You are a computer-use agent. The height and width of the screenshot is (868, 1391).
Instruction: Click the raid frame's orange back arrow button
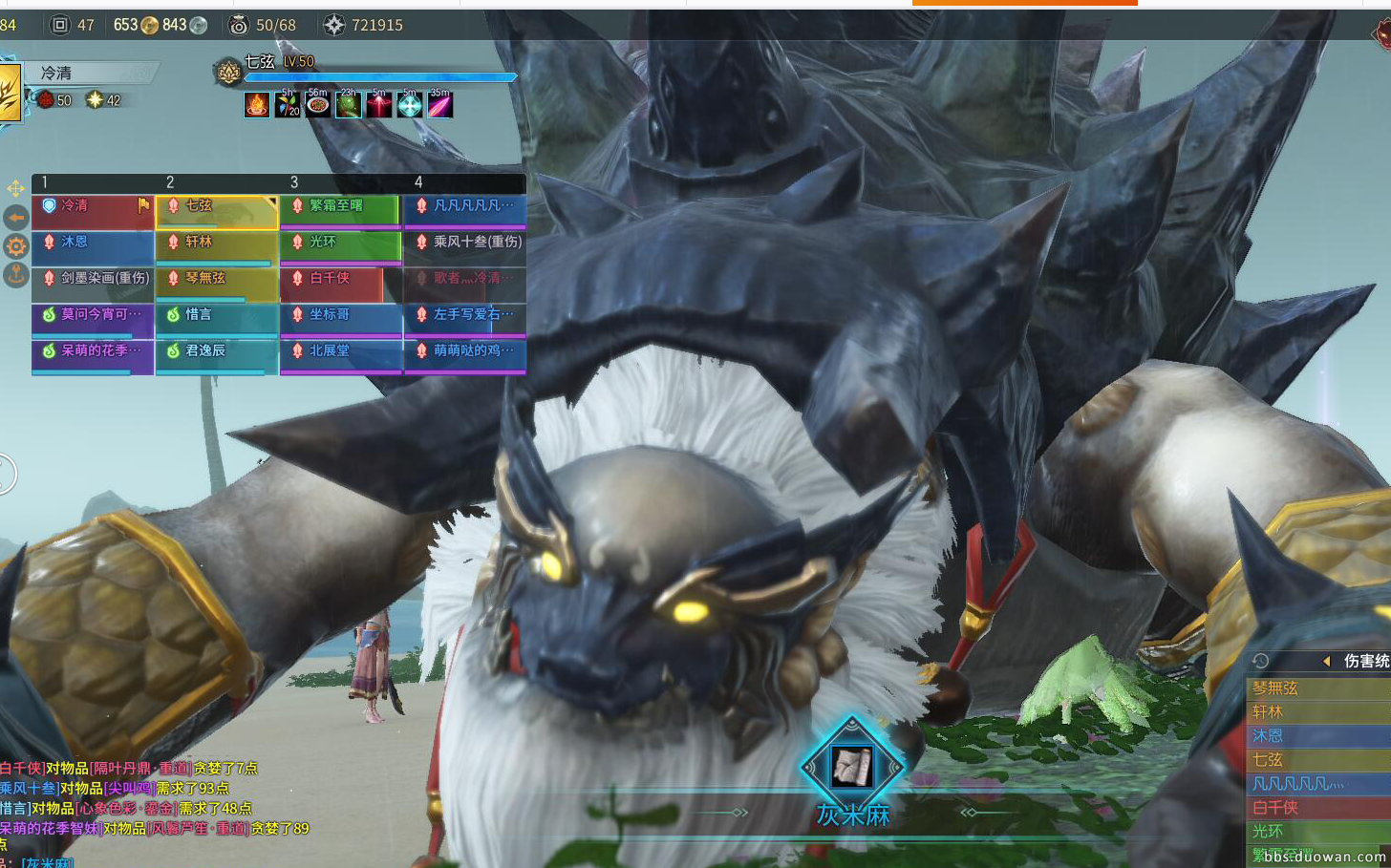click(x=16, y=218)
